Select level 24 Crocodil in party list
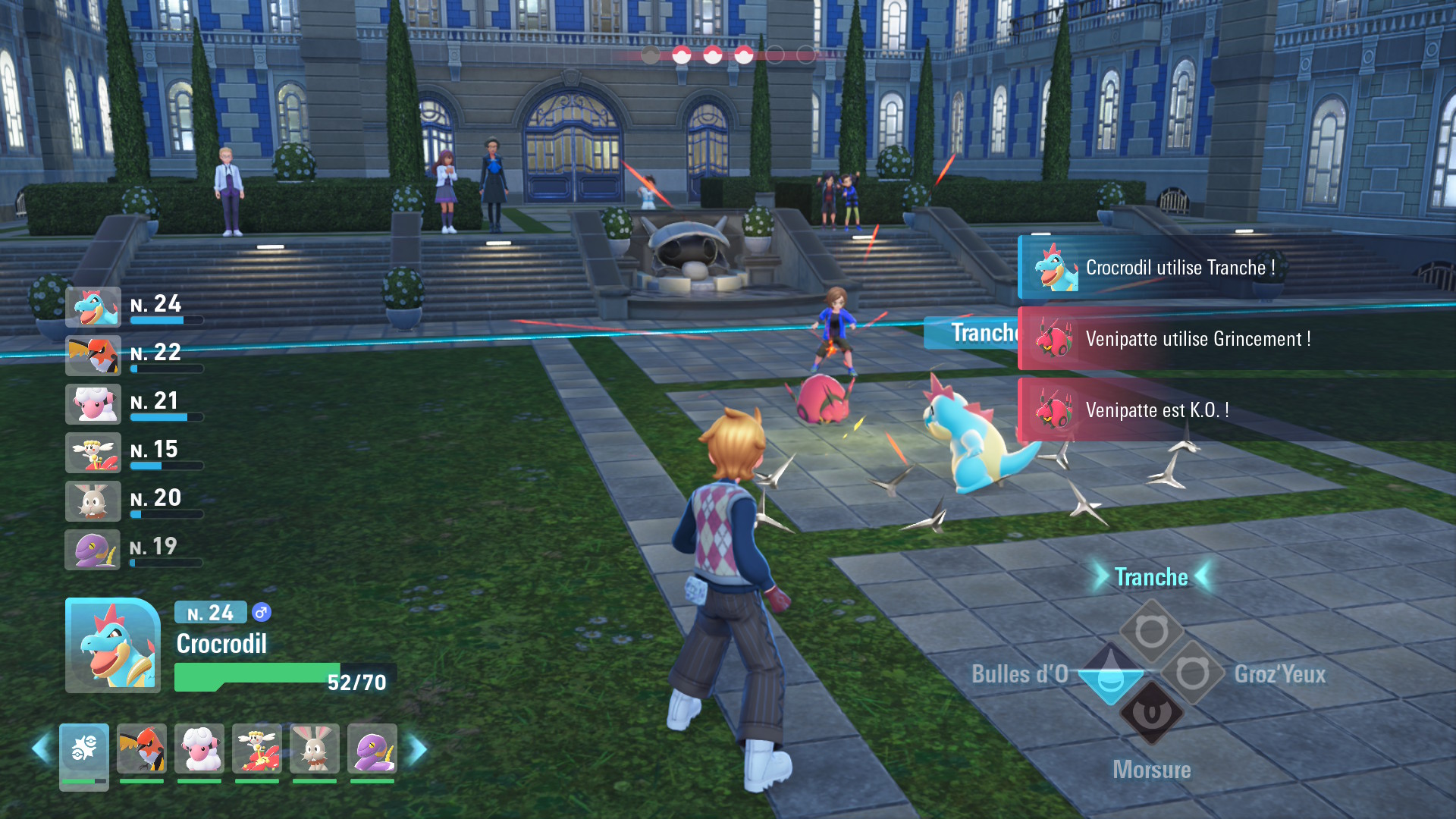Viewport: 1456px width, 819px height. click(x=94, y=307)
